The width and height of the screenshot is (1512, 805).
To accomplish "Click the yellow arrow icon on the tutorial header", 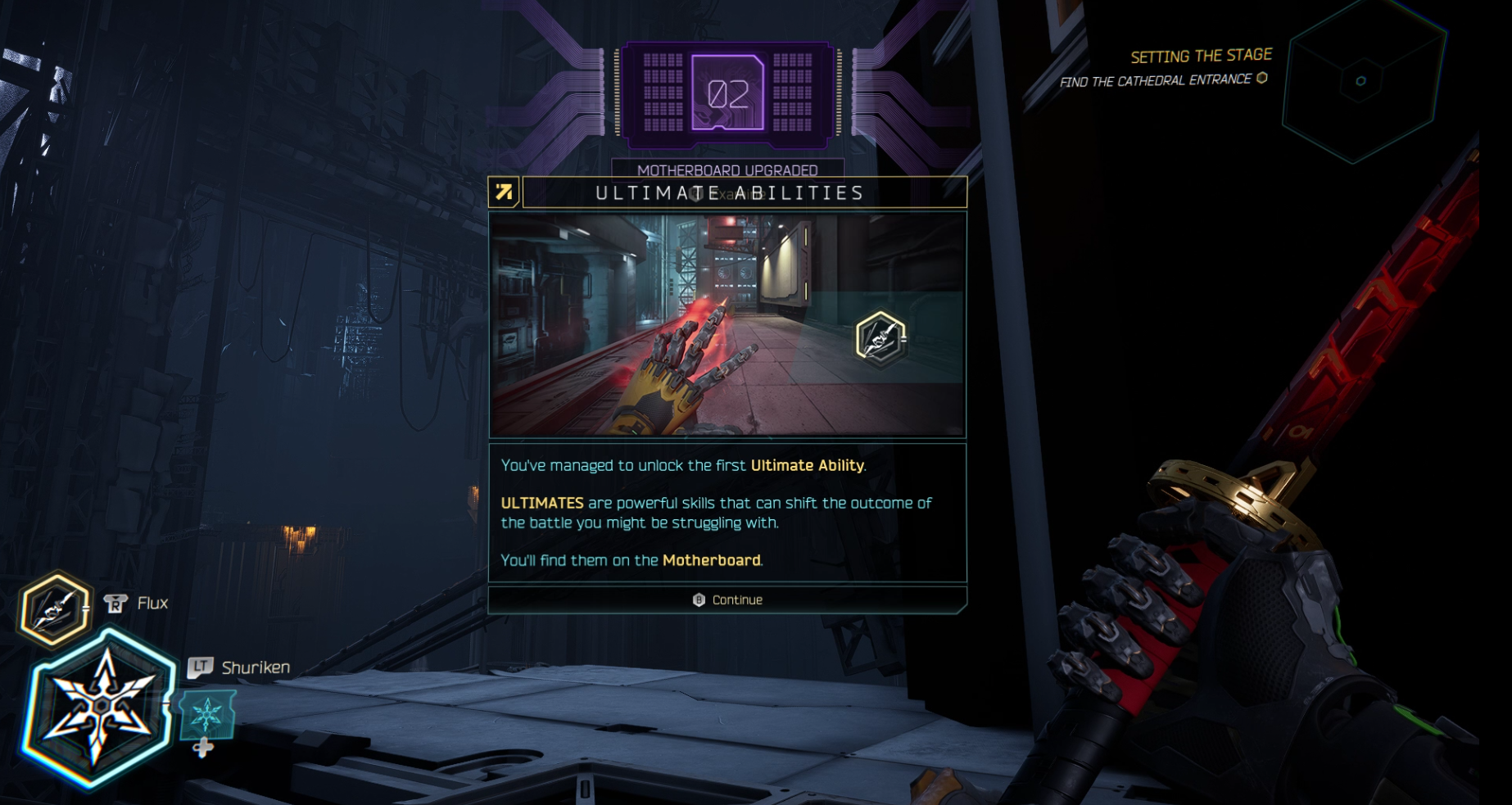I will click(x=505, y=192).
